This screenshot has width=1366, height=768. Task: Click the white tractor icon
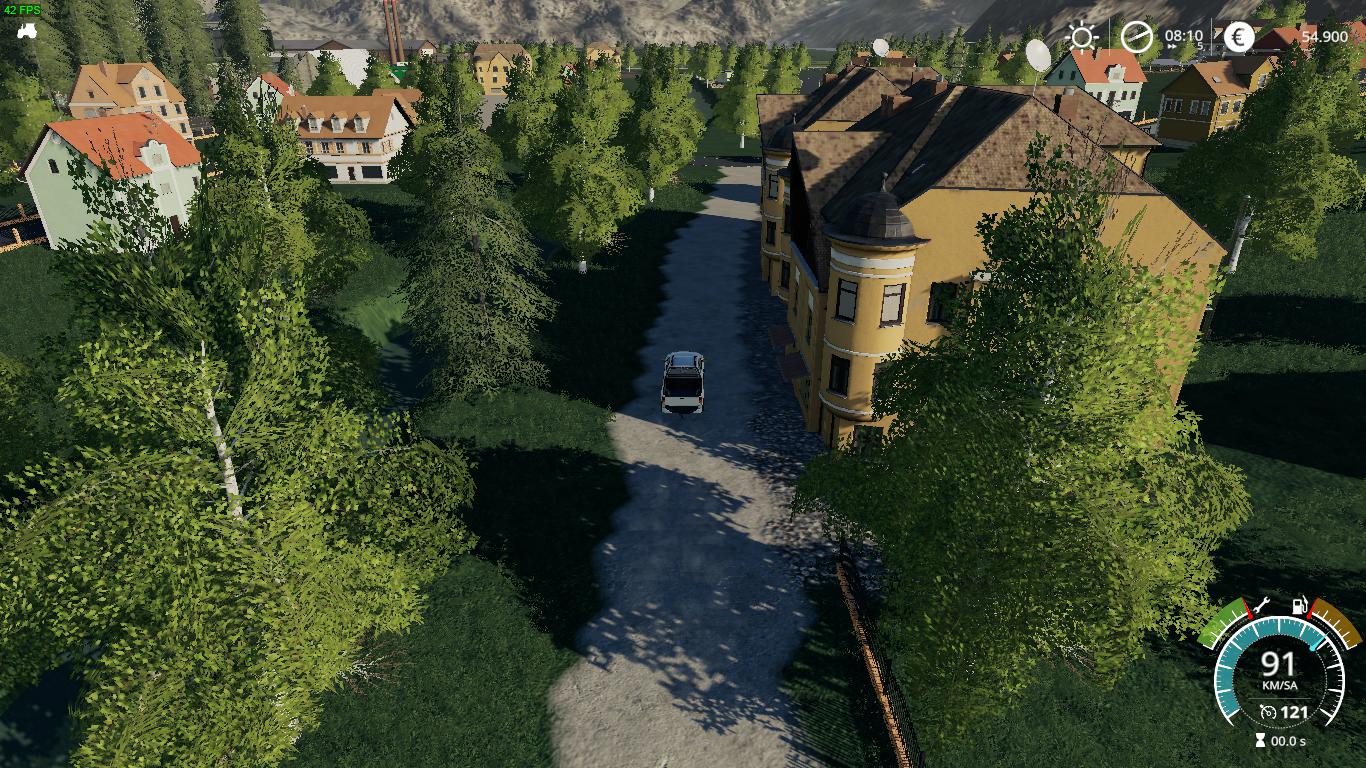point(25,29)
